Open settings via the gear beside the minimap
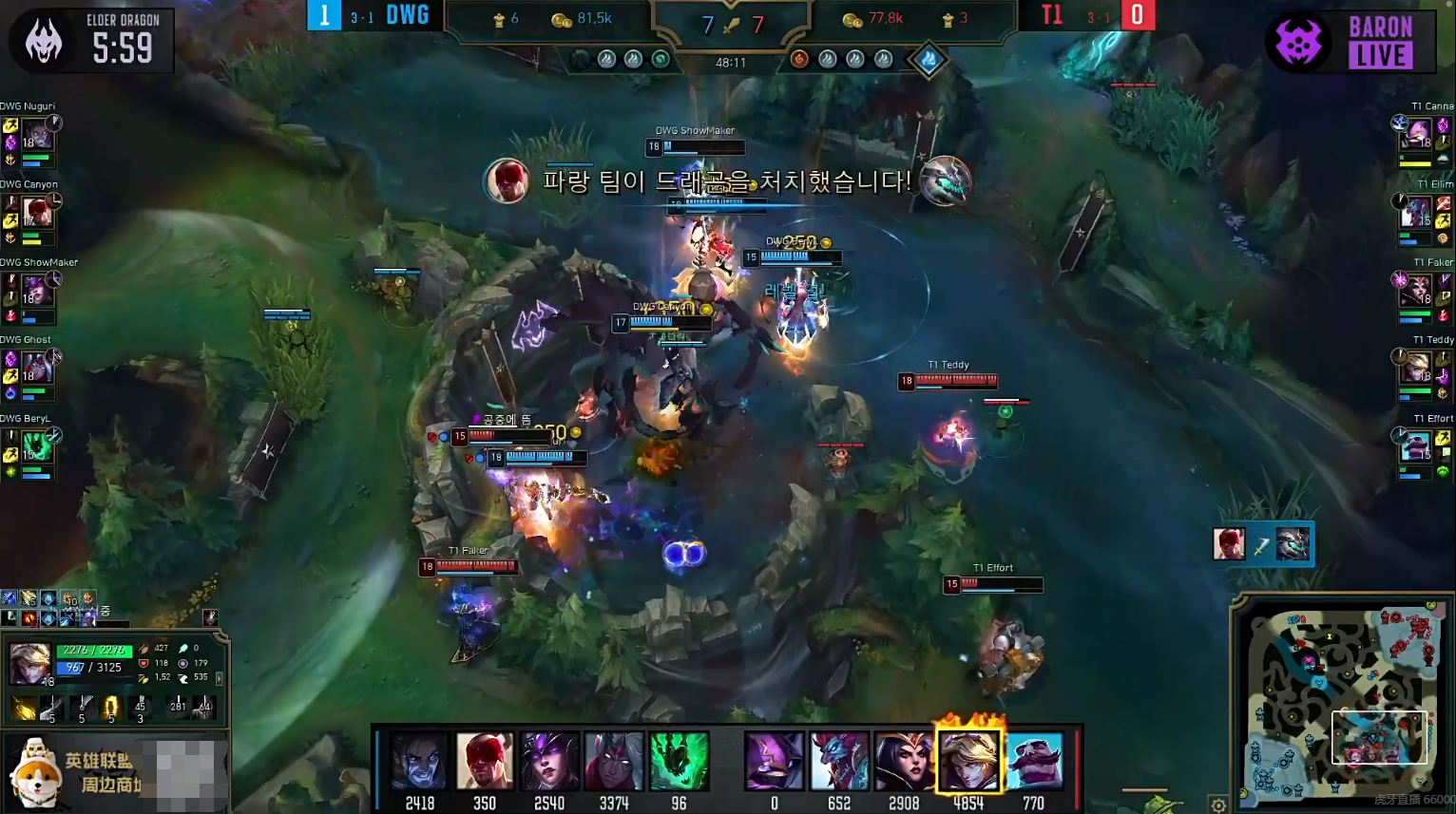Viewport: 1456px width, 814px height. point(1218,805)
